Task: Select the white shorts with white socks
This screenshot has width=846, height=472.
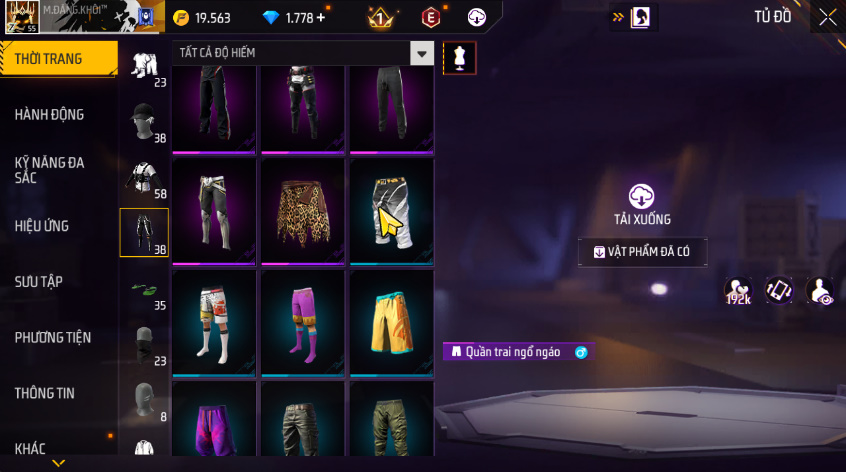Action: click(214, 321)
